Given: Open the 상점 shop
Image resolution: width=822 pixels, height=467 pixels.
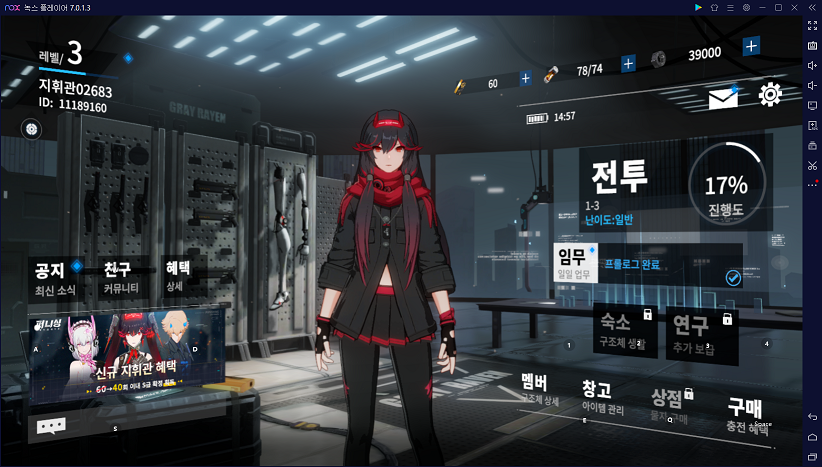Looking at the screenshot, I should point(669,403).
